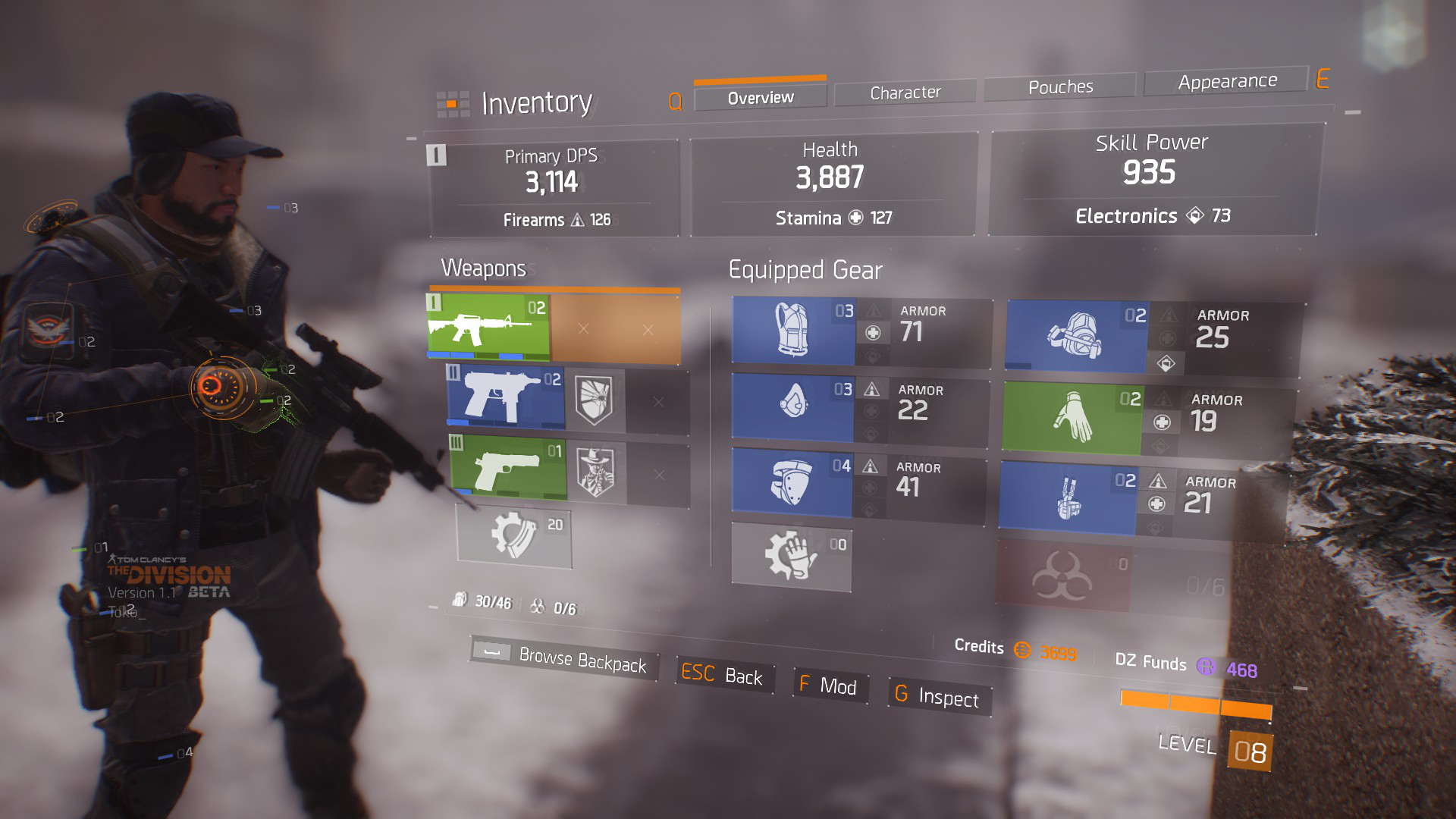Image resolution: width=1456 pixels, height=819 pixels.
Task: Open the weapon mods gear slot
Action: click(x=514, y=535)
